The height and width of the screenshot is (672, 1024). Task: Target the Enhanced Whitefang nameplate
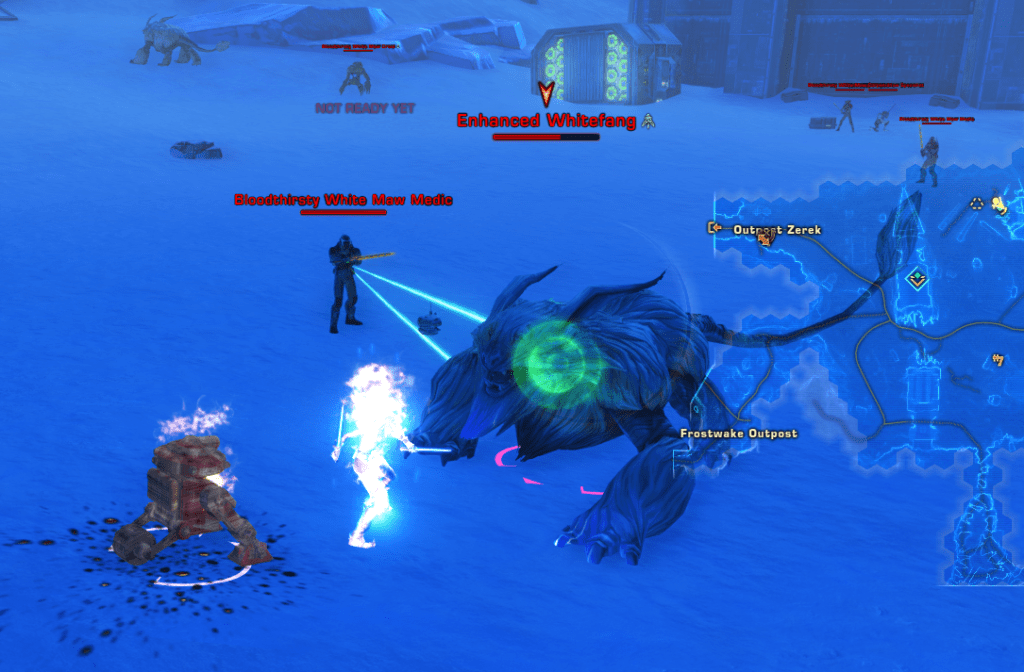tap(545, 121)
